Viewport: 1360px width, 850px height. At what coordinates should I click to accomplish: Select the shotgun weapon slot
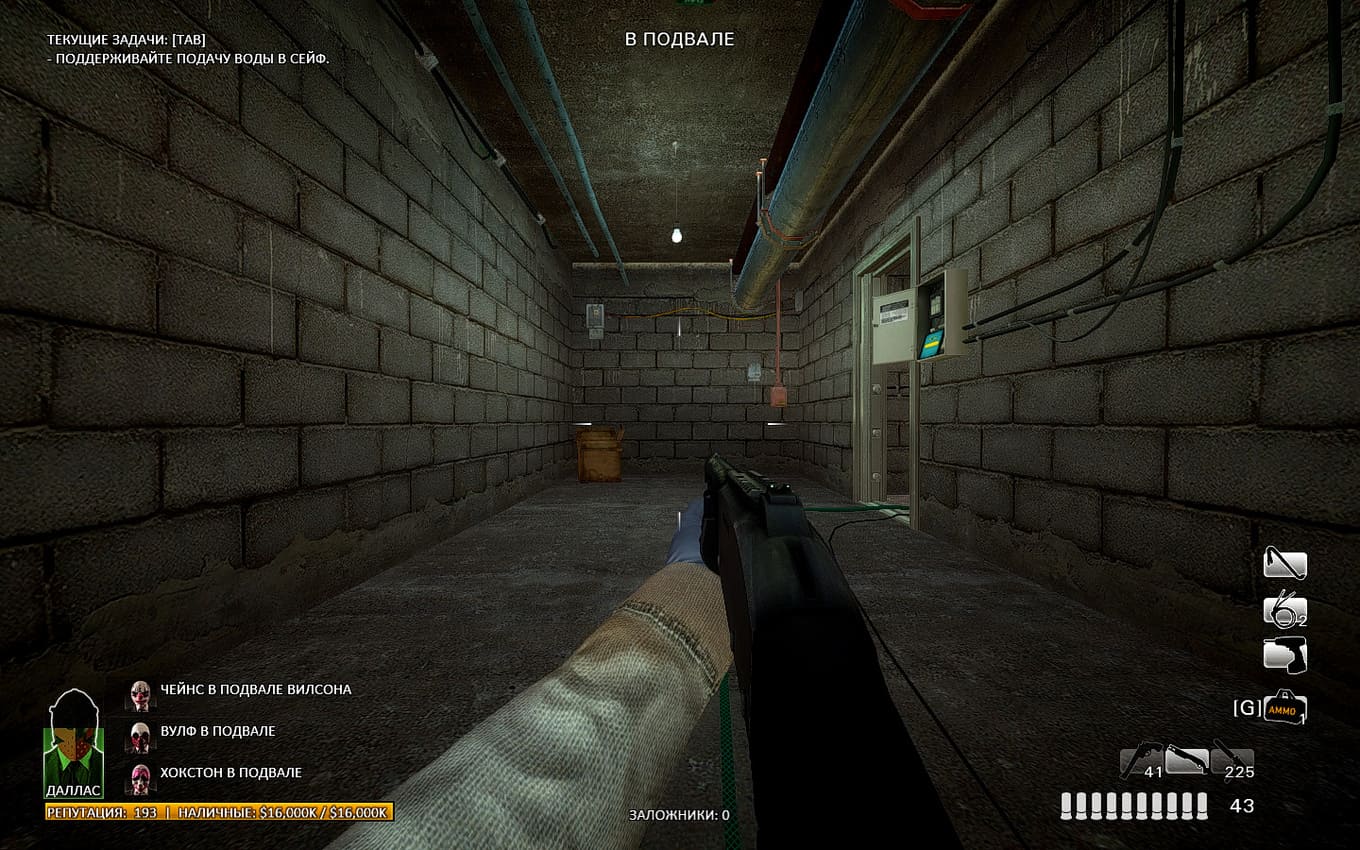1187,761
